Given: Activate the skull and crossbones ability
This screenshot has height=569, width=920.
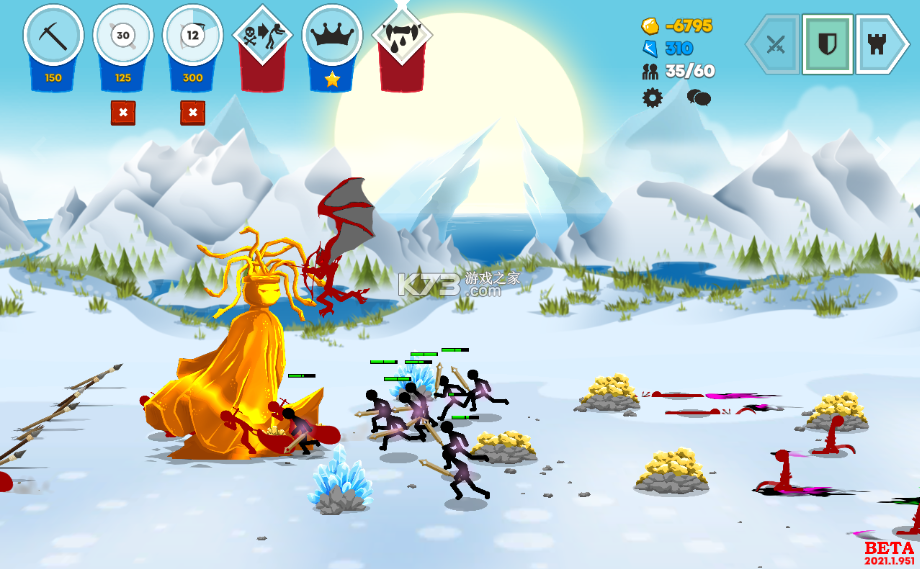Looking at the screenshot, I should [x=262, y=37].
